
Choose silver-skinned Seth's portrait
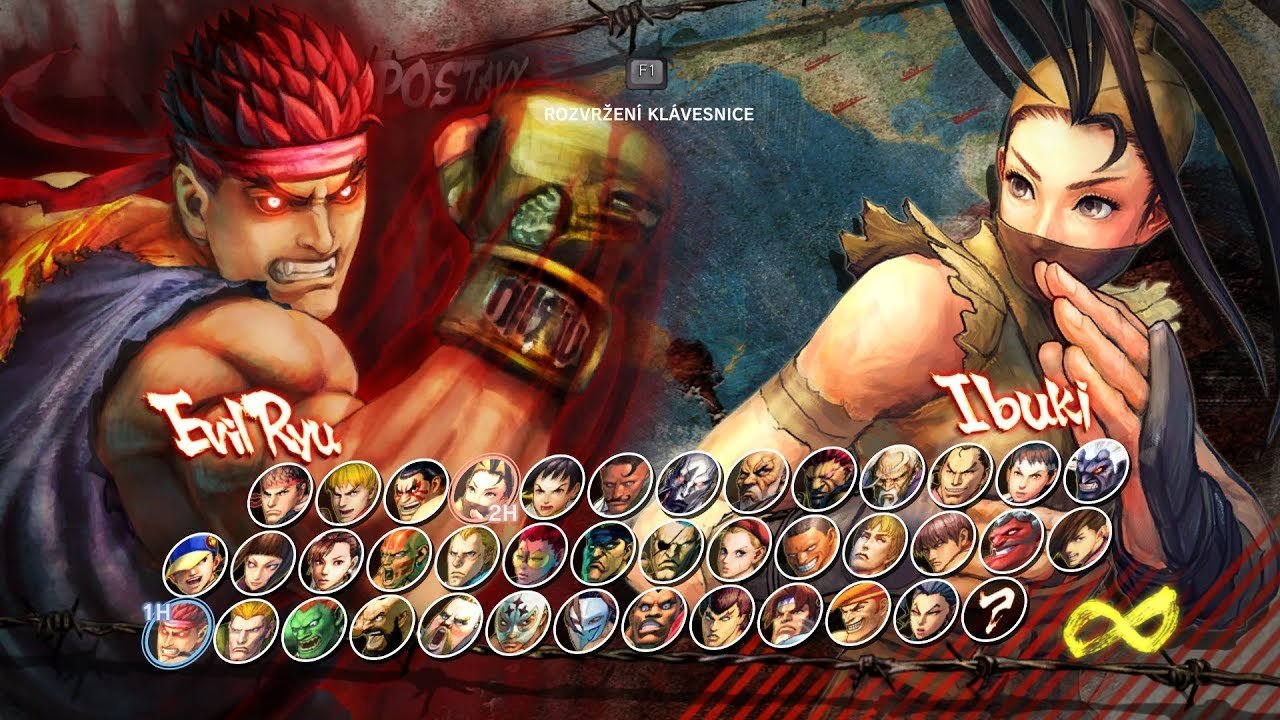(x=689, y=483)
